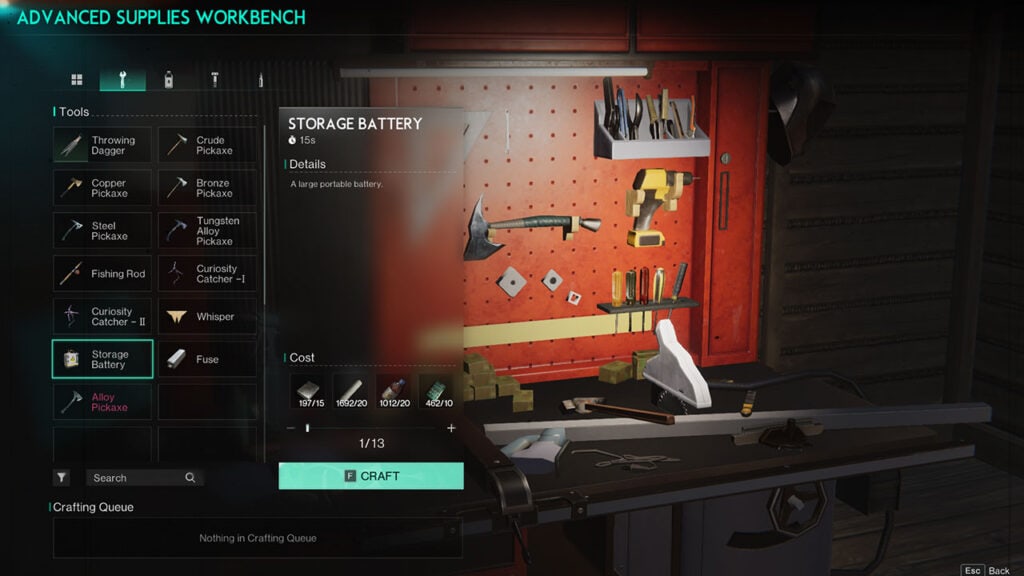
Task: Choose the Crude Pickaxe recipe
Action: pos(207,145)
